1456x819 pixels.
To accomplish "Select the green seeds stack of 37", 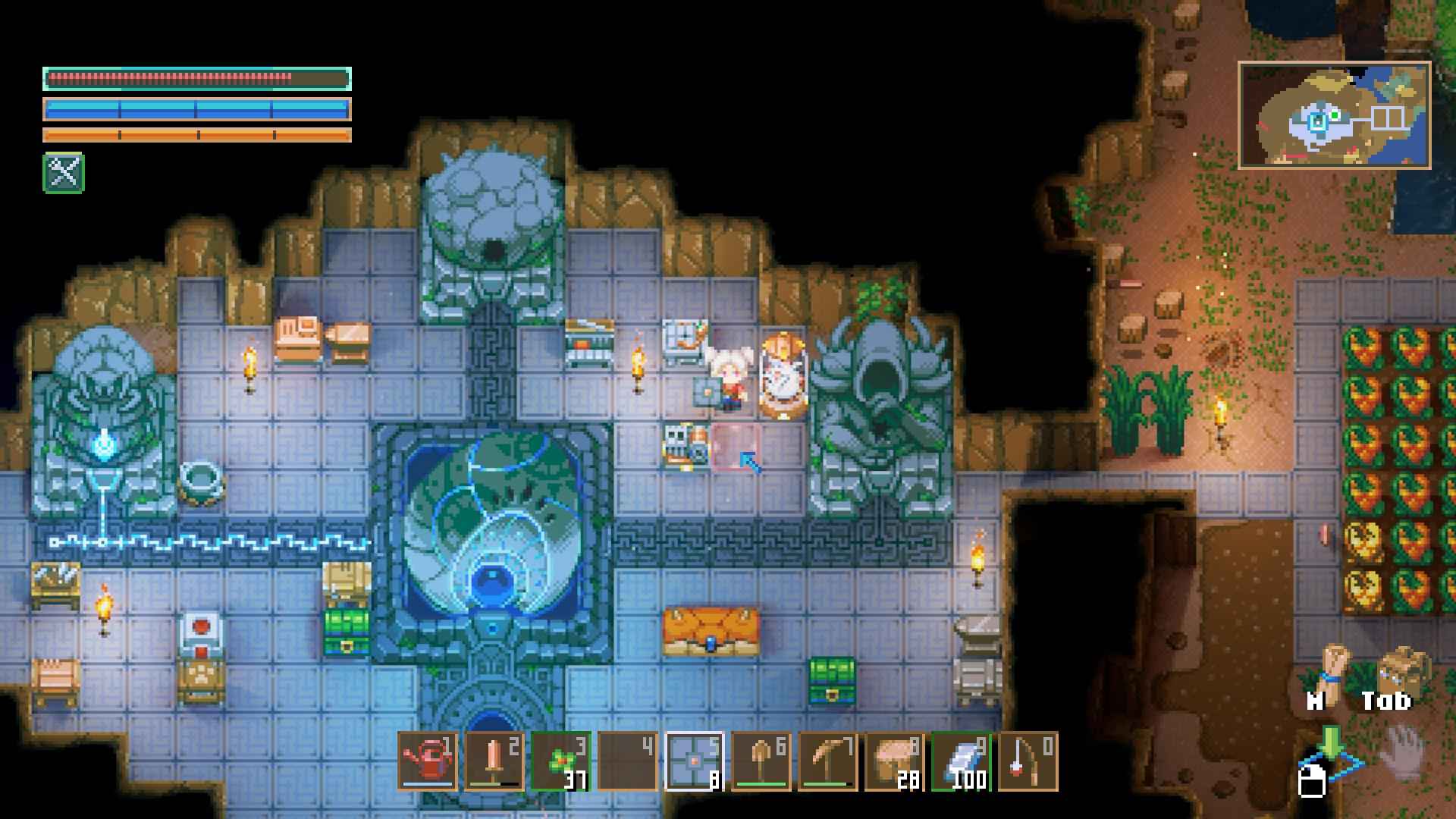I will pos(561,761).
